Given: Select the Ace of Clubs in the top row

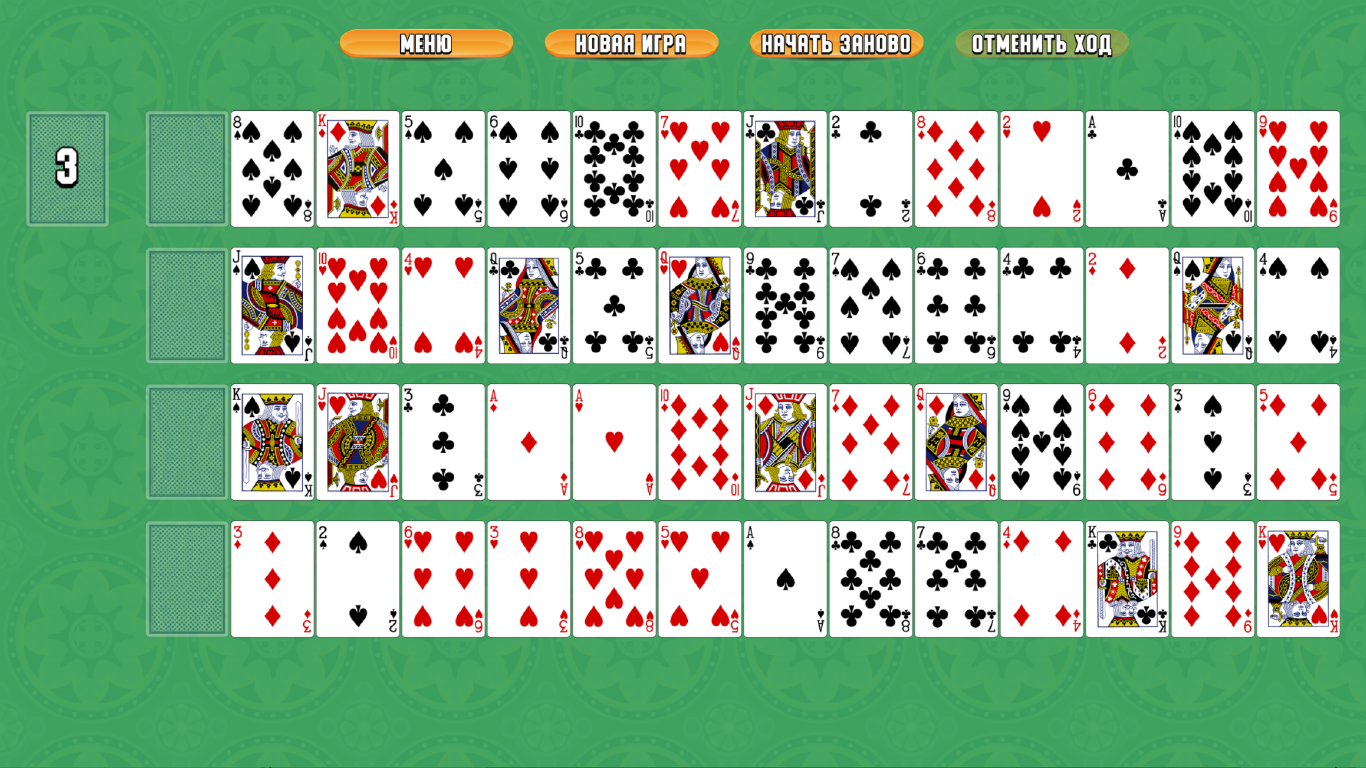Looking at the screenshot, I should point(1127,168).
